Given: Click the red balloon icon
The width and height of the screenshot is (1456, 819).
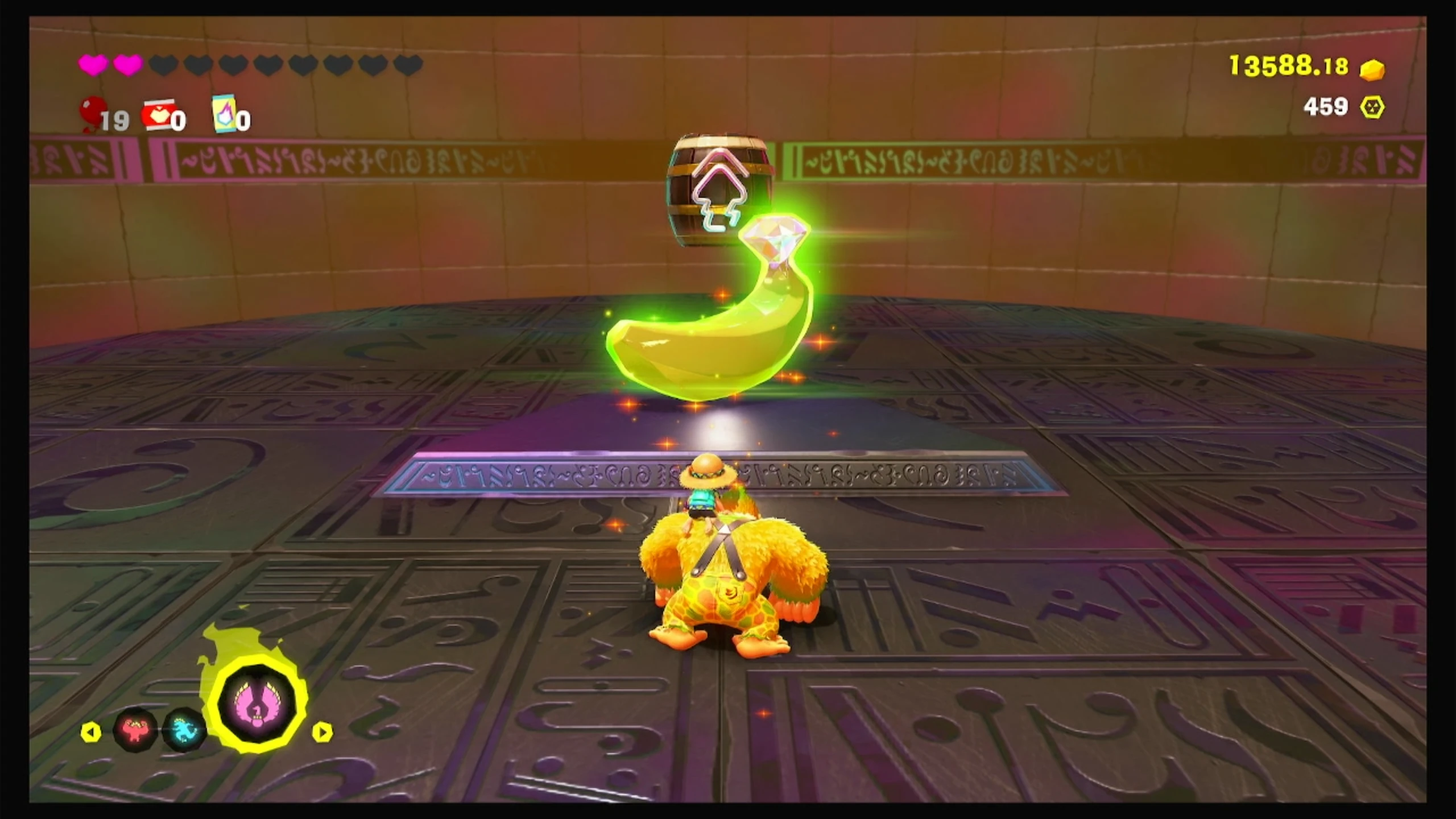Looking at the screenshot, I should click(x=93, y=113).
